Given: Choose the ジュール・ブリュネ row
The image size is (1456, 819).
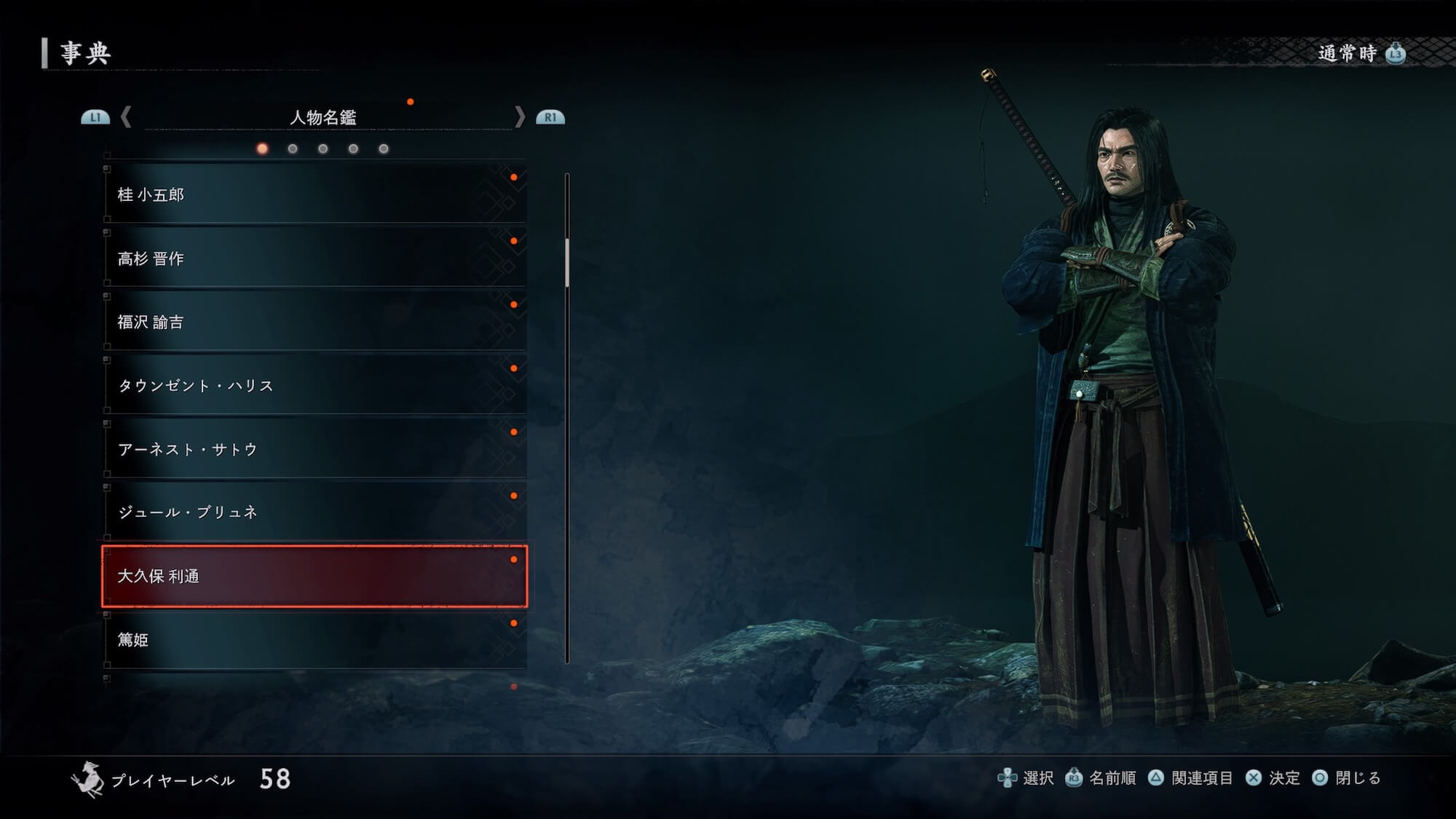Looking at the screenshot, I should [314, 513].
